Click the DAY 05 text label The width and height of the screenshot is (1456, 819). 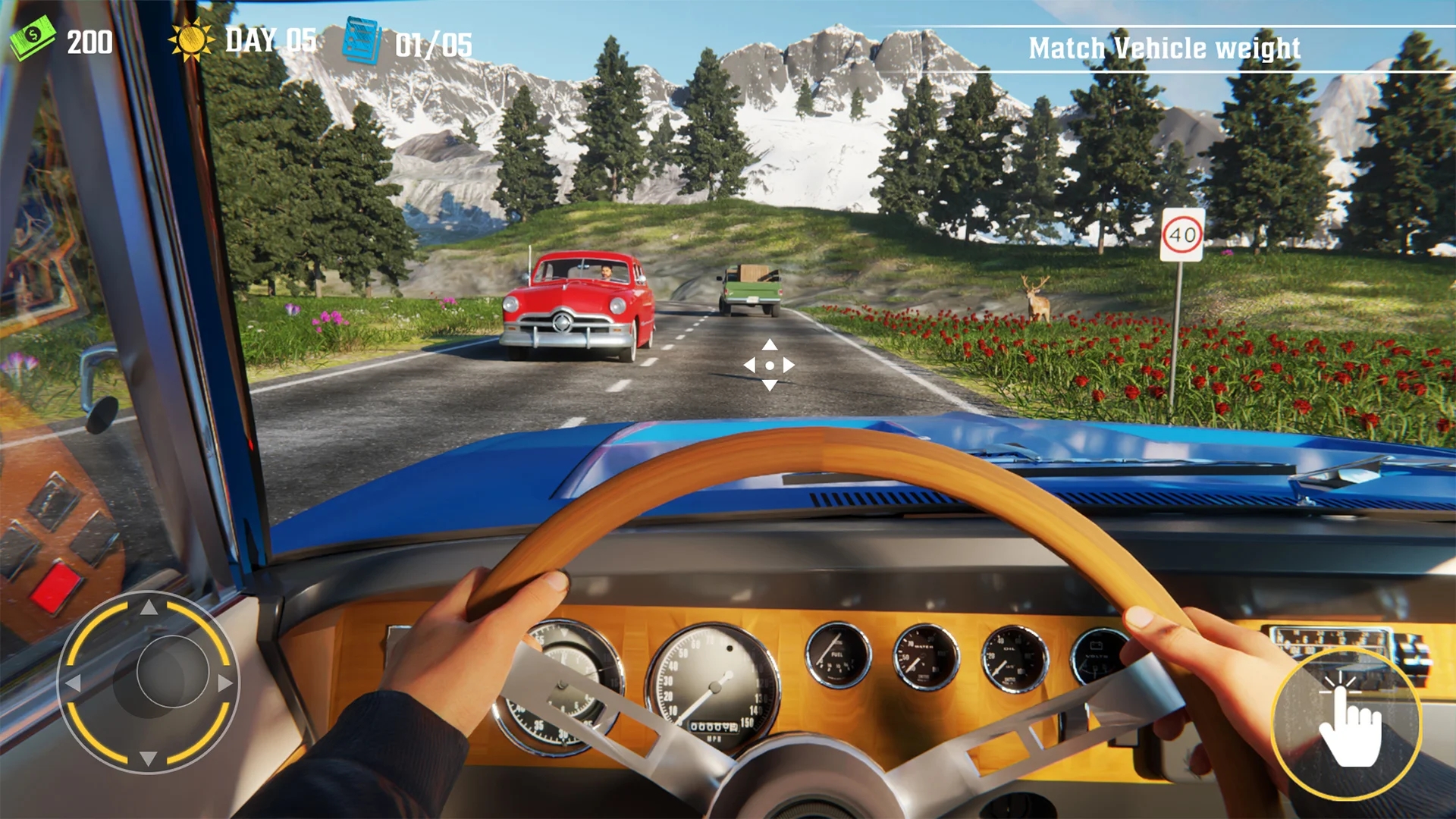[x=270, y=39]
